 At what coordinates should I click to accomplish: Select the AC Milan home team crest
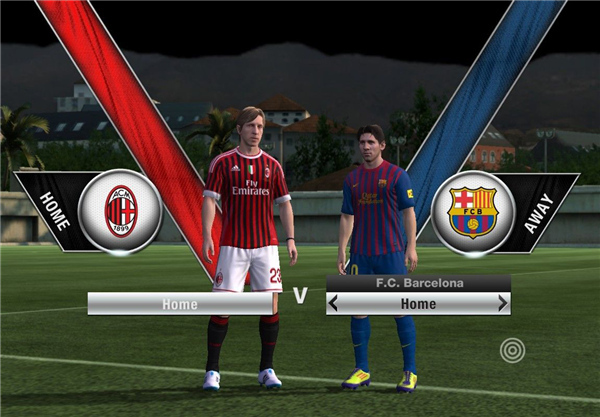coord(120,211)
